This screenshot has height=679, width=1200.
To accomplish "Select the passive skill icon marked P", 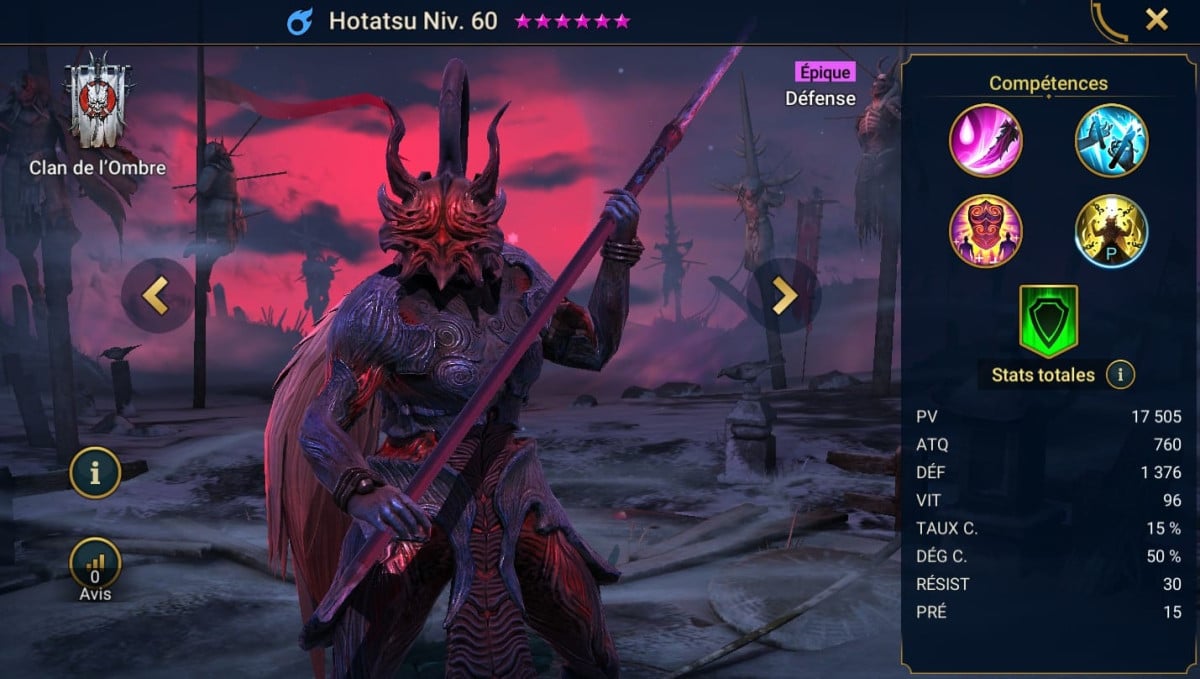I will [1111, 231].
